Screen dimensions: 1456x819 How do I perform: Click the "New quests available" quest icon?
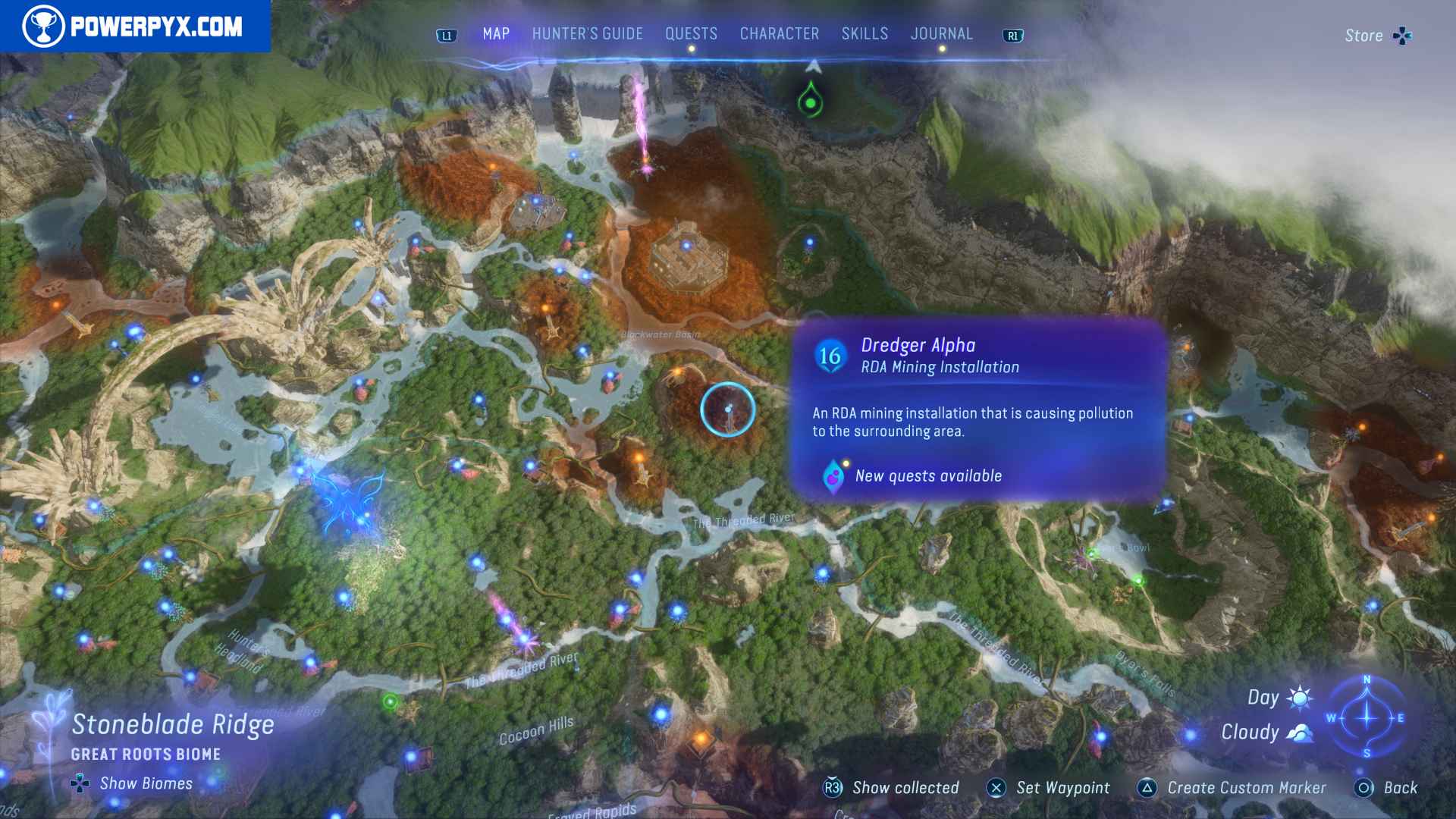coord(833,476)
